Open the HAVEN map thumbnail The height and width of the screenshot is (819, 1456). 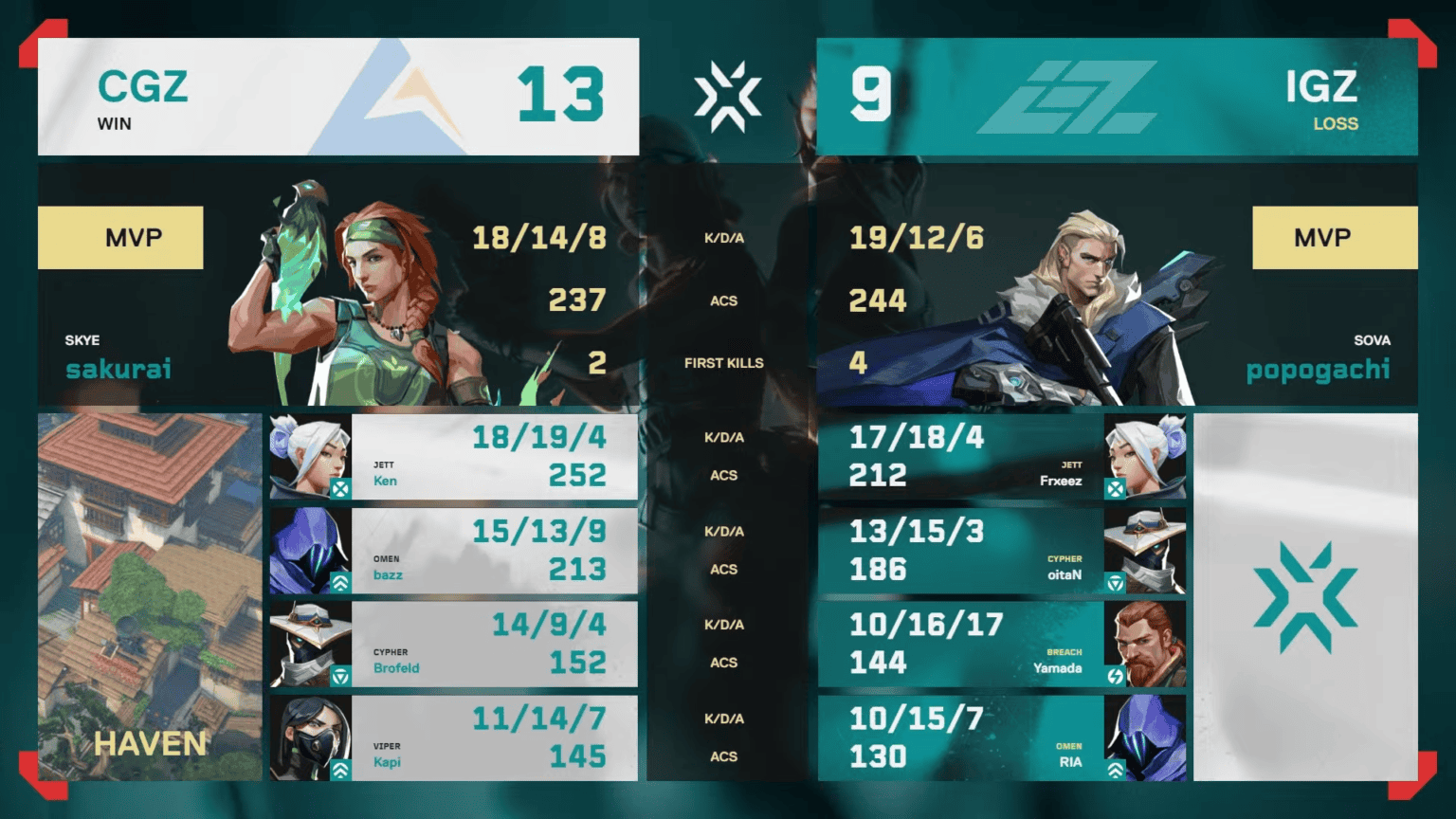click(x=149, y=597)
